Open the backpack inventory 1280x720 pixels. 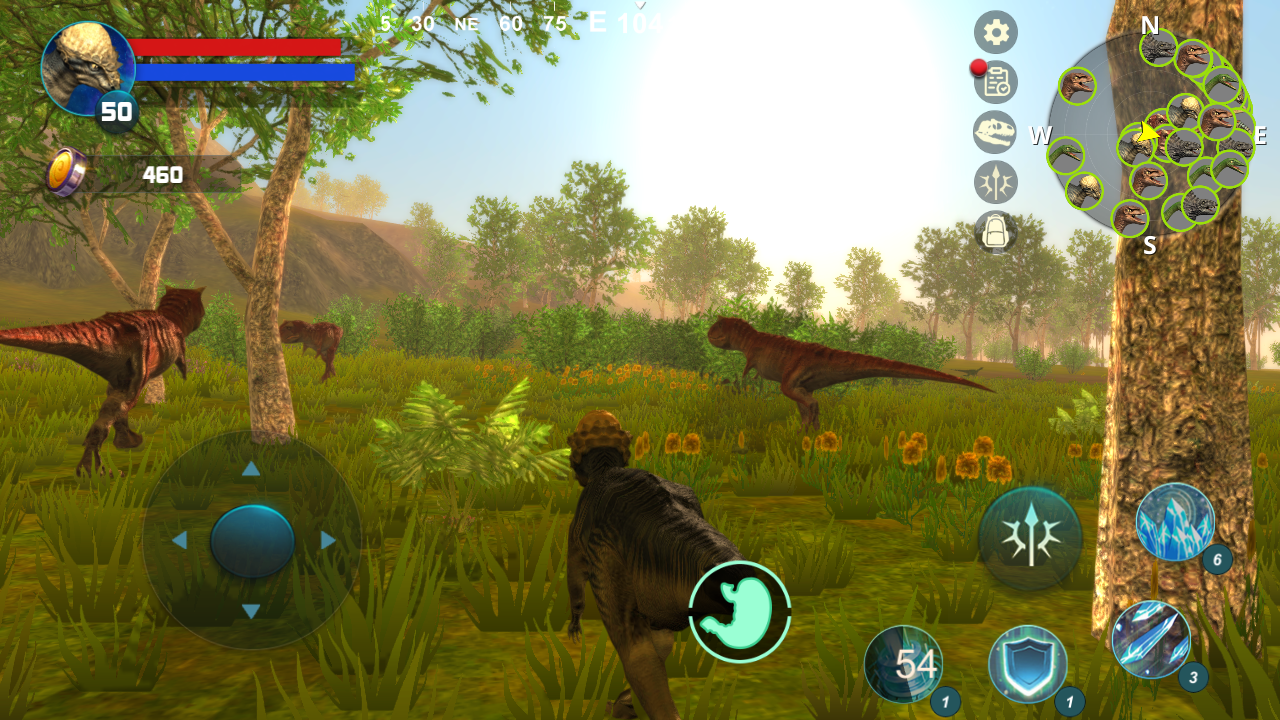pyautogui.click(x=995, y=231)
